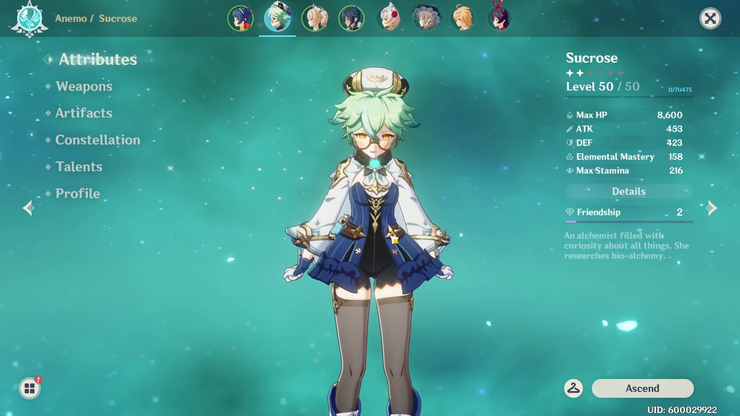Viewport: 740px width, 416px height.
Task: View the Profile page
Action: click(x=78, y=194)
